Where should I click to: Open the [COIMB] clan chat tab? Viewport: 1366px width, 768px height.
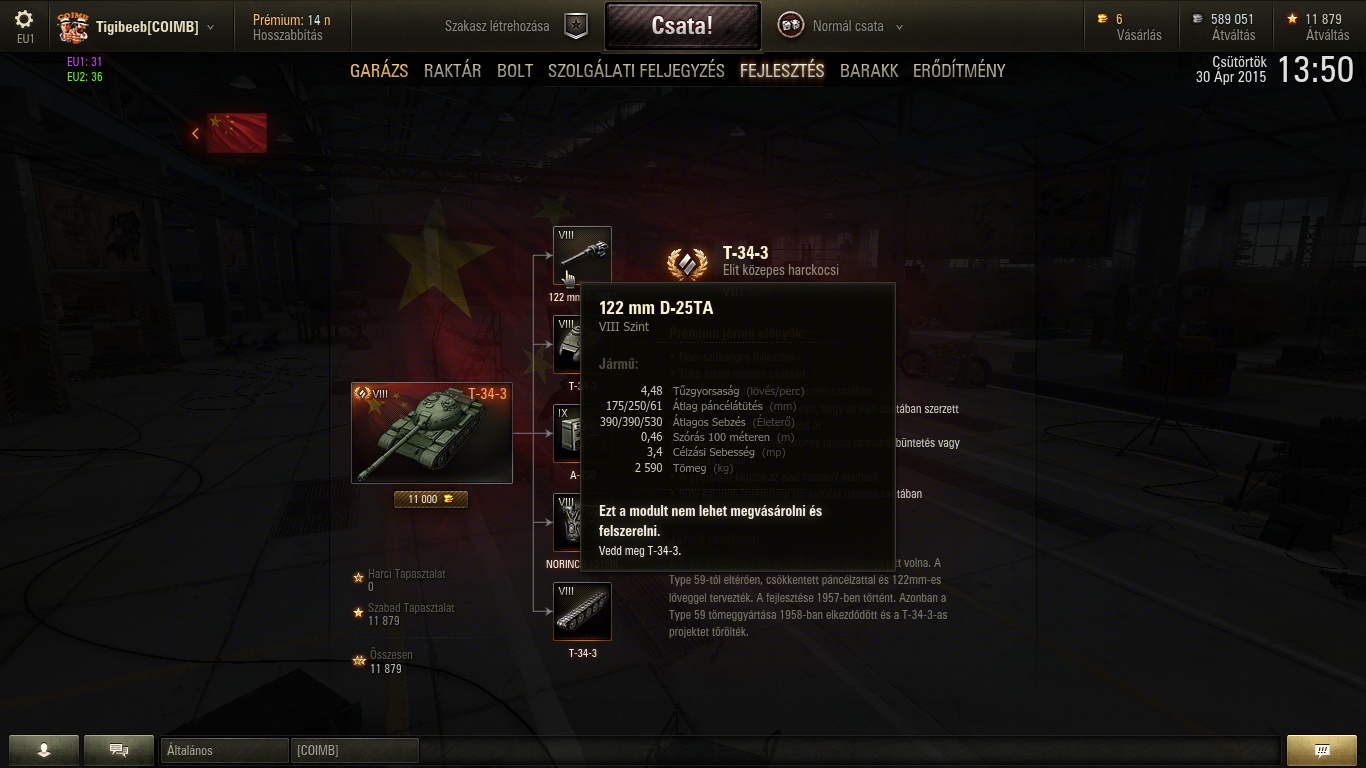[x=354, y=750]
